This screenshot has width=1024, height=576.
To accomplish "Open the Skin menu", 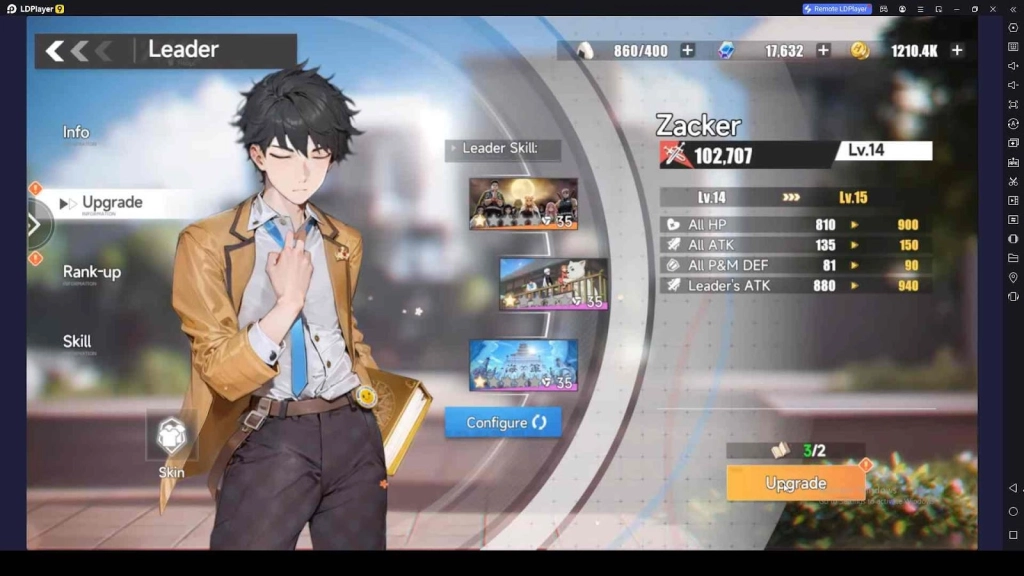I will pos(172,438).
